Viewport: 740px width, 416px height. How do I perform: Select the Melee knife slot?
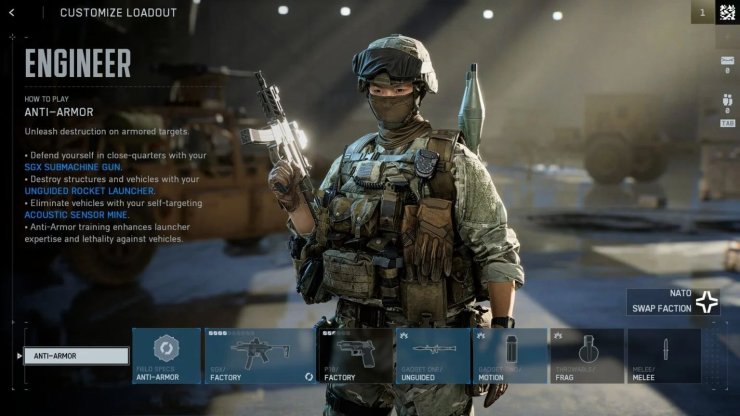(x=664, y=355)
